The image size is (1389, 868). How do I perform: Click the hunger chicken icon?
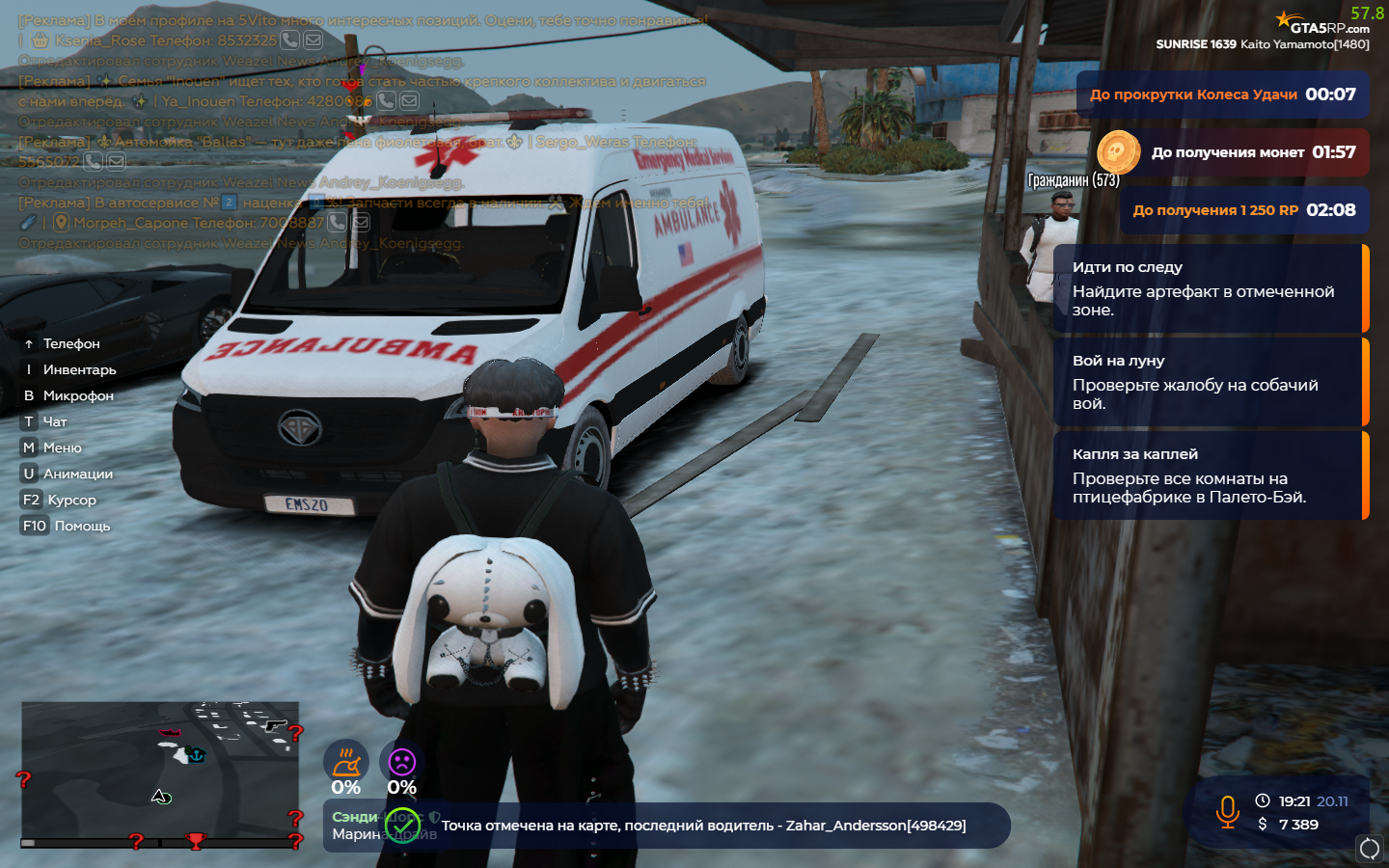pos(345,762)
